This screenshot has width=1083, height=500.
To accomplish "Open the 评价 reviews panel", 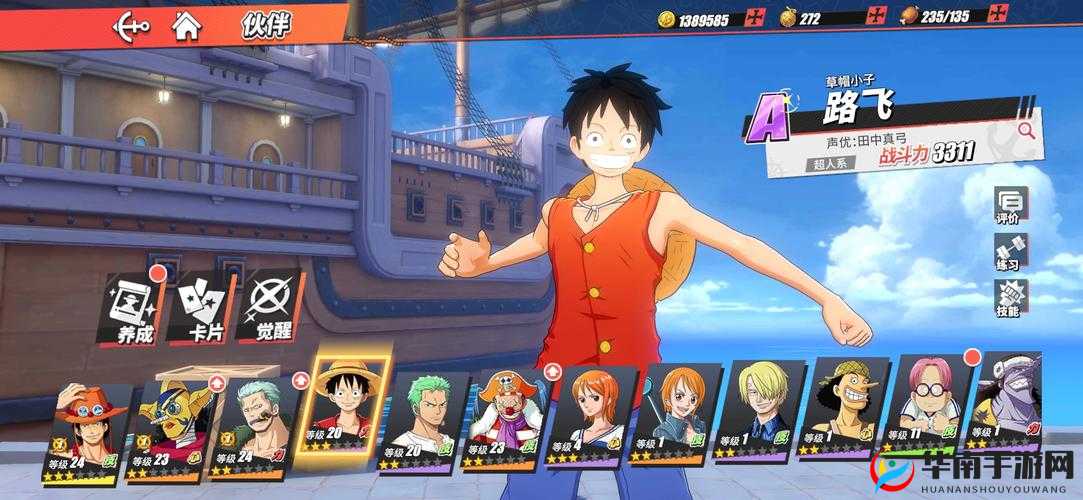I will [1008, 206].
